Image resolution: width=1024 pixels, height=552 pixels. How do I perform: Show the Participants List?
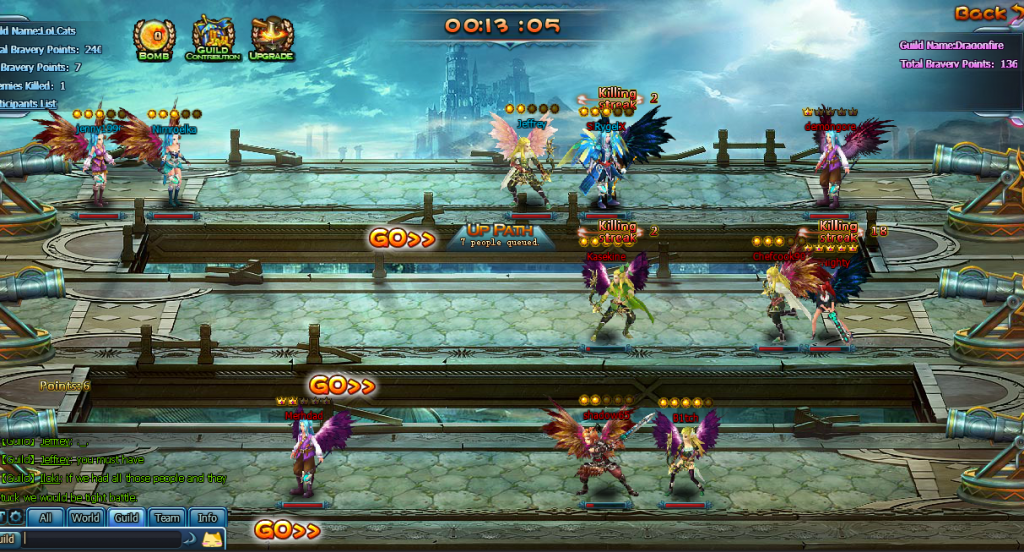click(x=28, y=104)
